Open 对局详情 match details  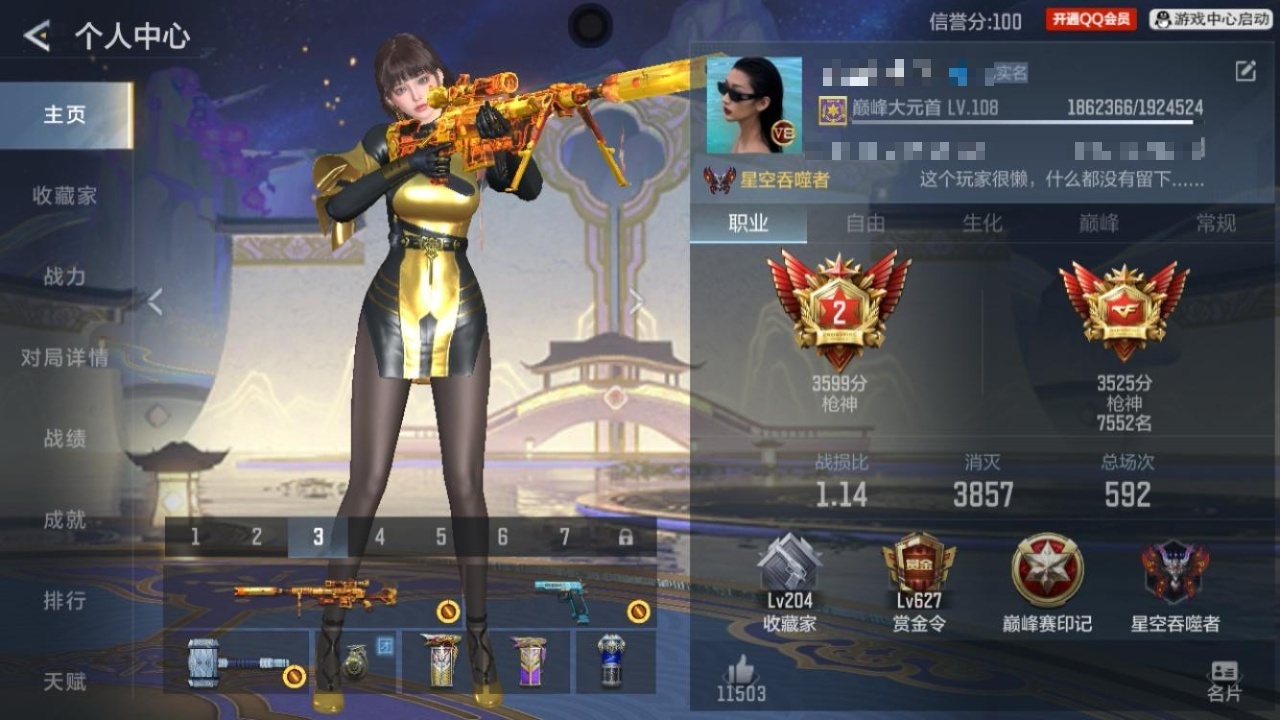65,358
